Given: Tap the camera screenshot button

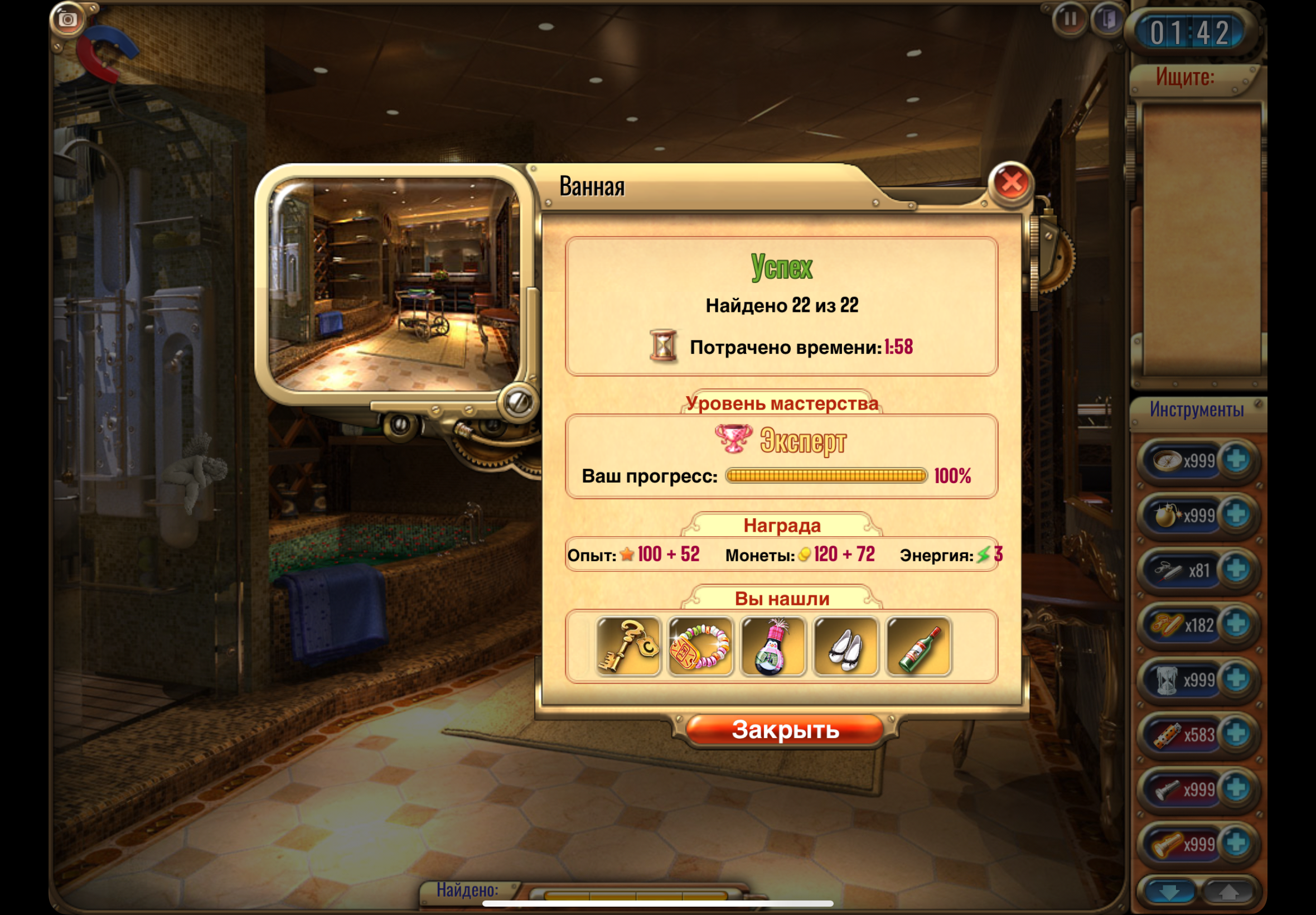Looking at the screenshot, I should (x=67, y=20).
